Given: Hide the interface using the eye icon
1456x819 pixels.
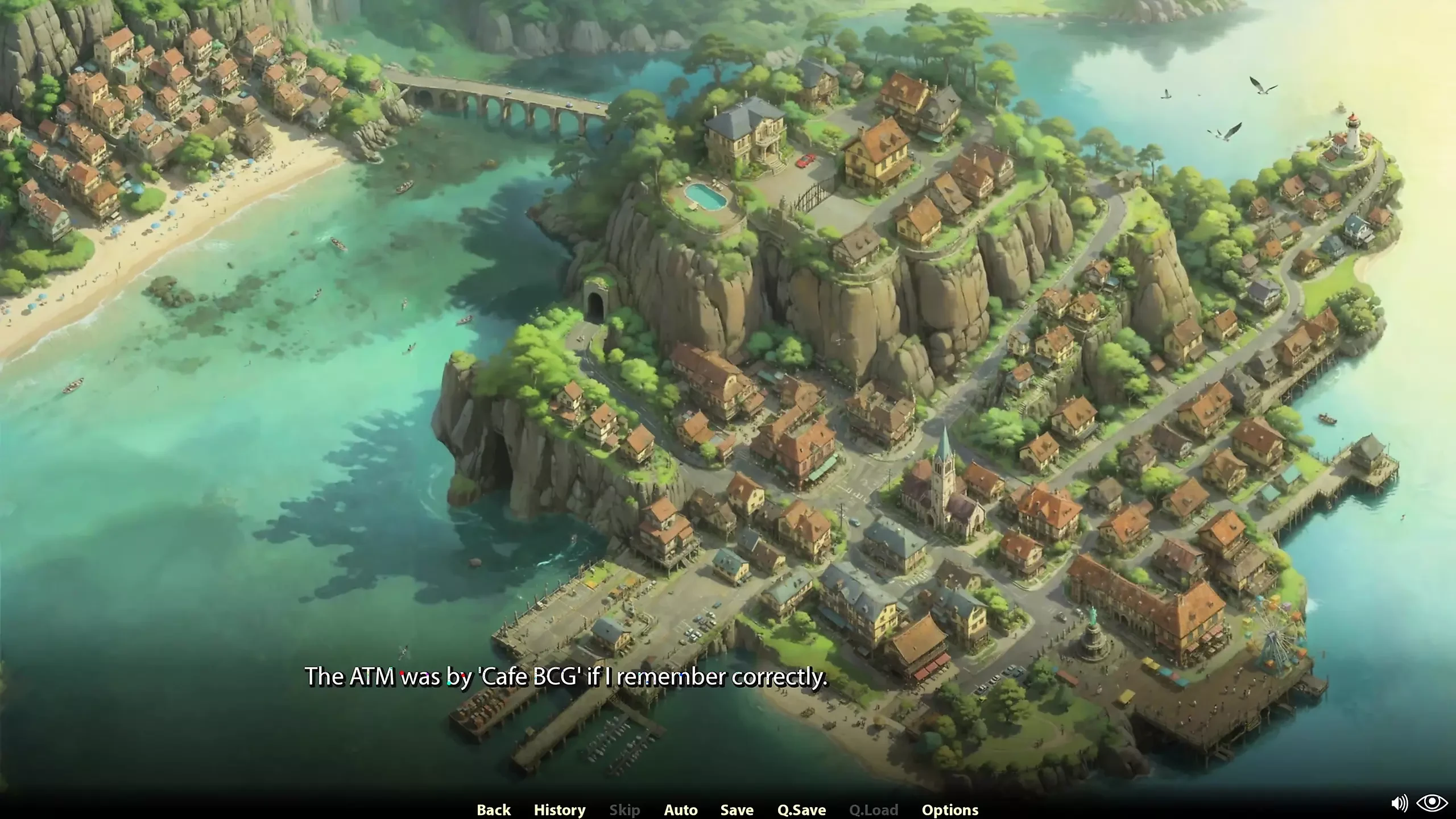Looking at the screenshot, I should tap(1432, 803).
